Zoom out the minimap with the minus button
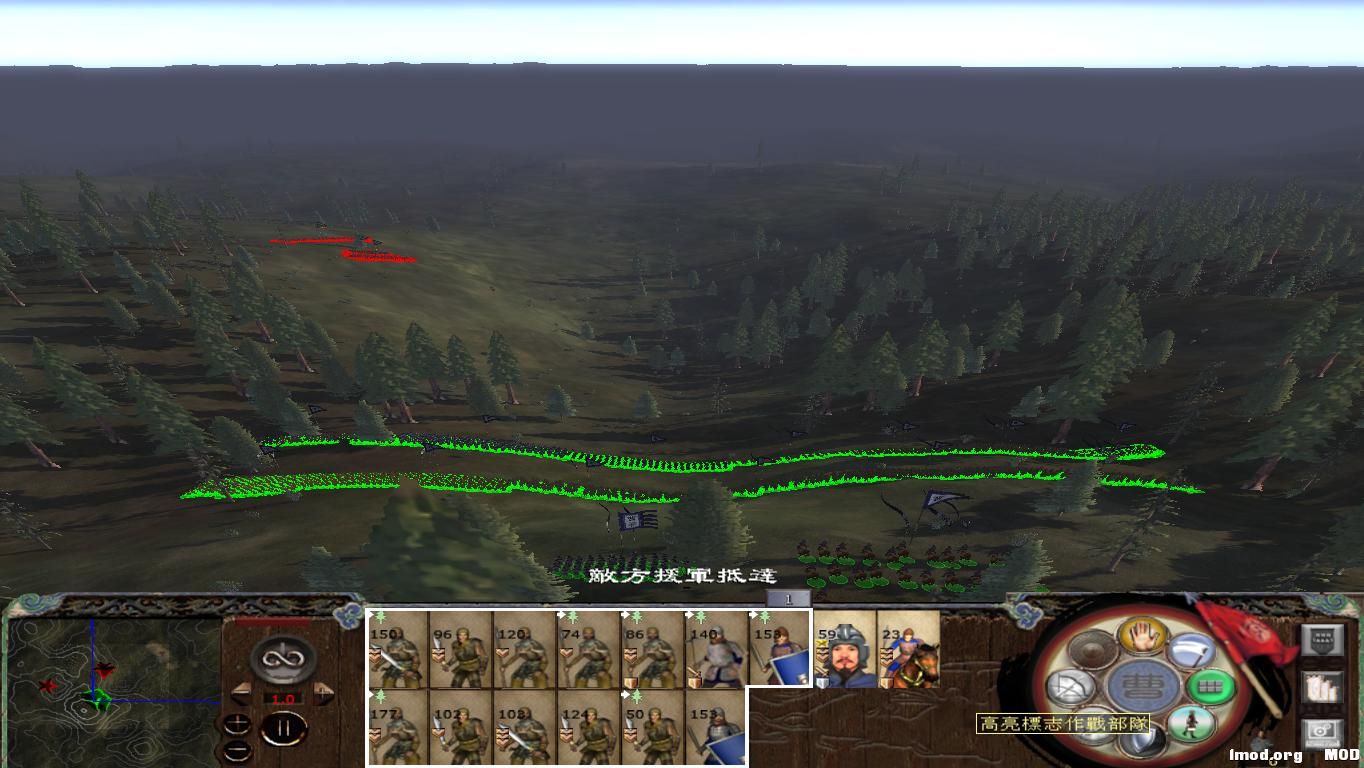Image resolution: width=1364 pixels, height=768 pixels. coord(238,749)
